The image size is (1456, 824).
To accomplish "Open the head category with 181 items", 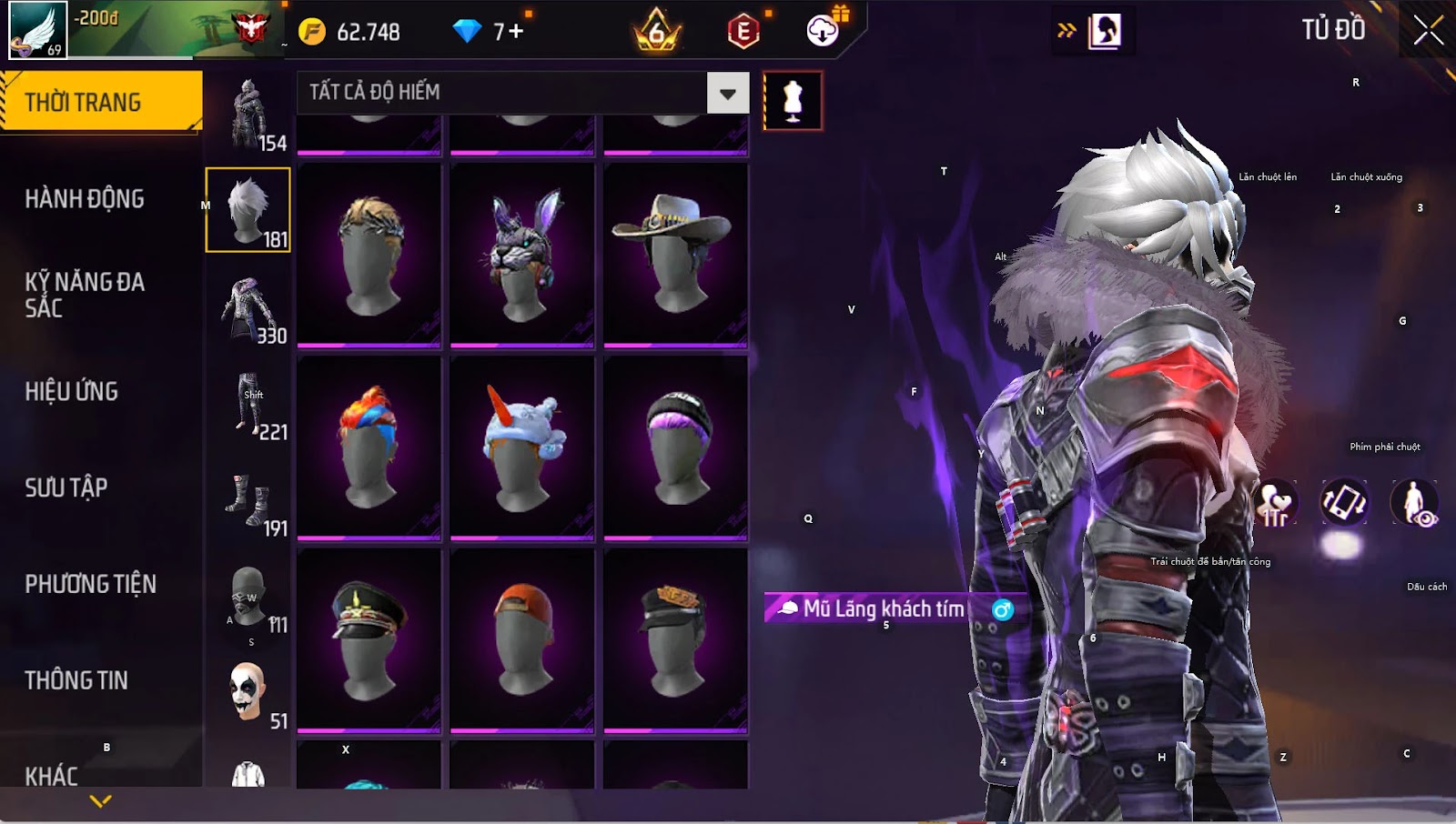I will (x=248, y=210).
